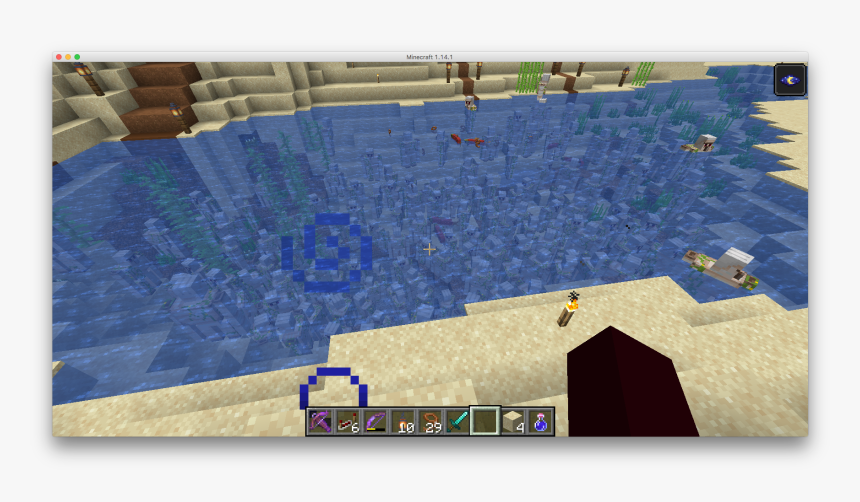This screenshot has height=502, width=860.
Task: Select the sand-colored block stack of 4
Action: [x=513, y=422]
